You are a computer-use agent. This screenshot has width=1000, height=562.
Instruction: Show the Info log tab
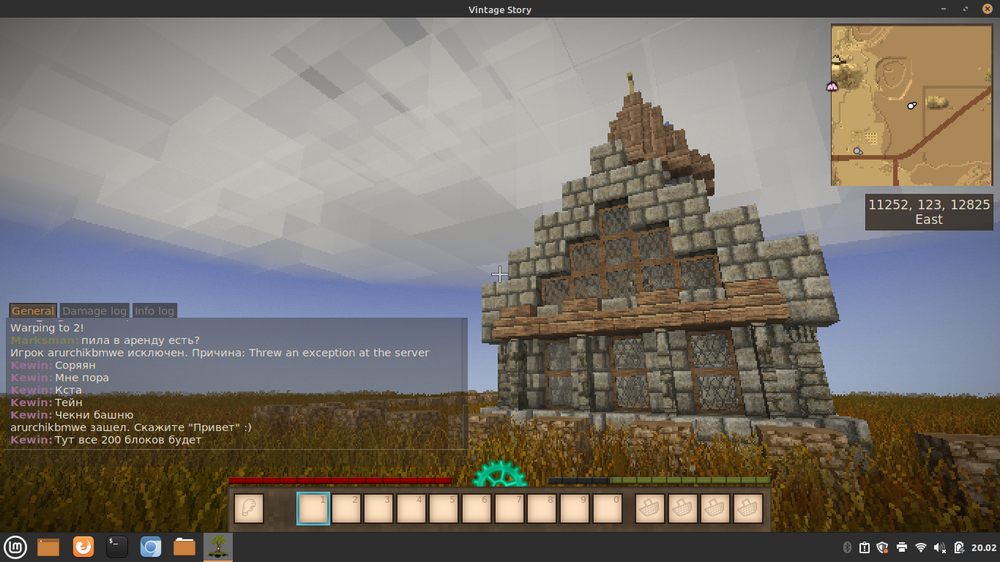[154, 311]
